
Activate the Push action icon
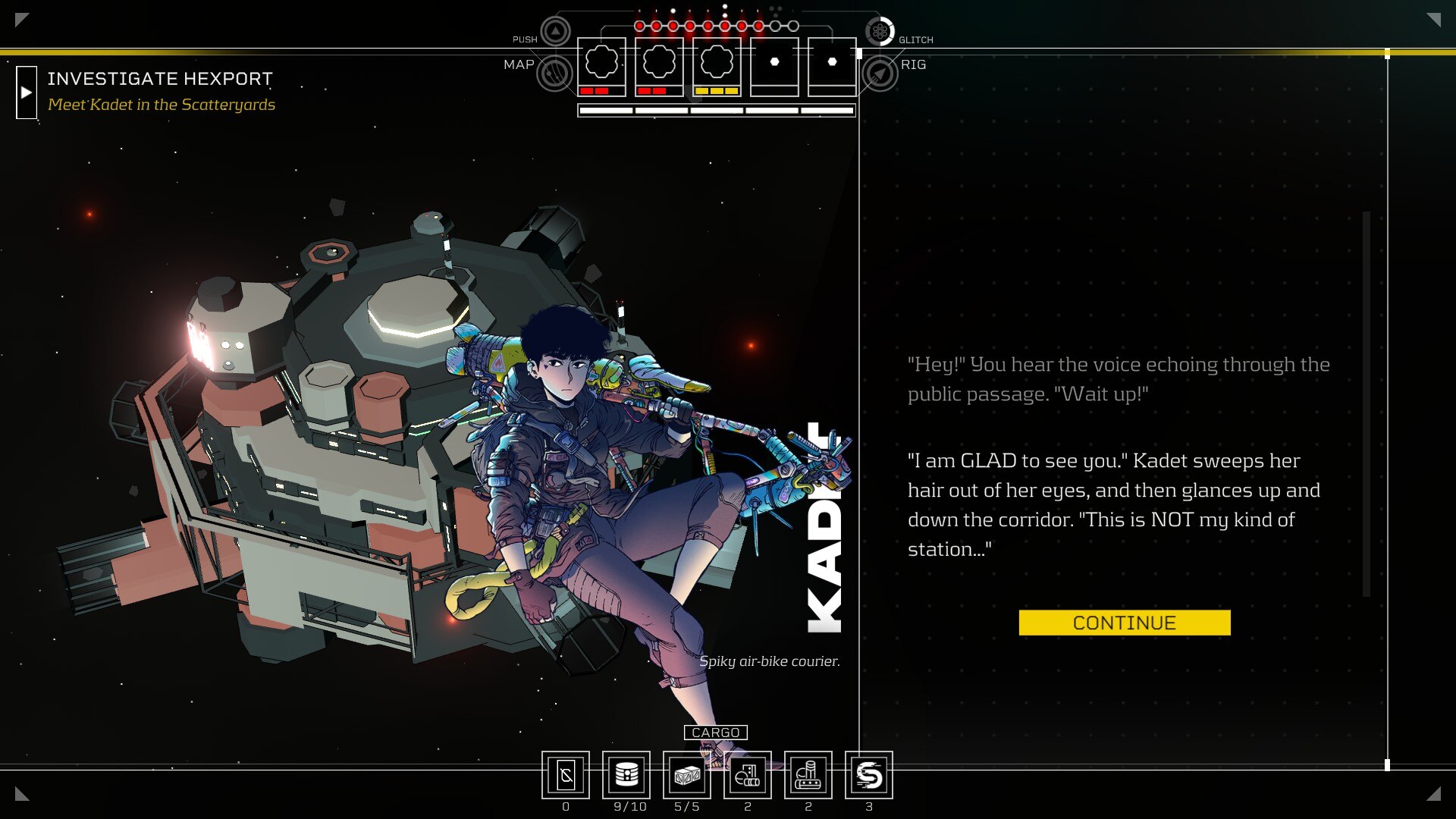point(556,32)
